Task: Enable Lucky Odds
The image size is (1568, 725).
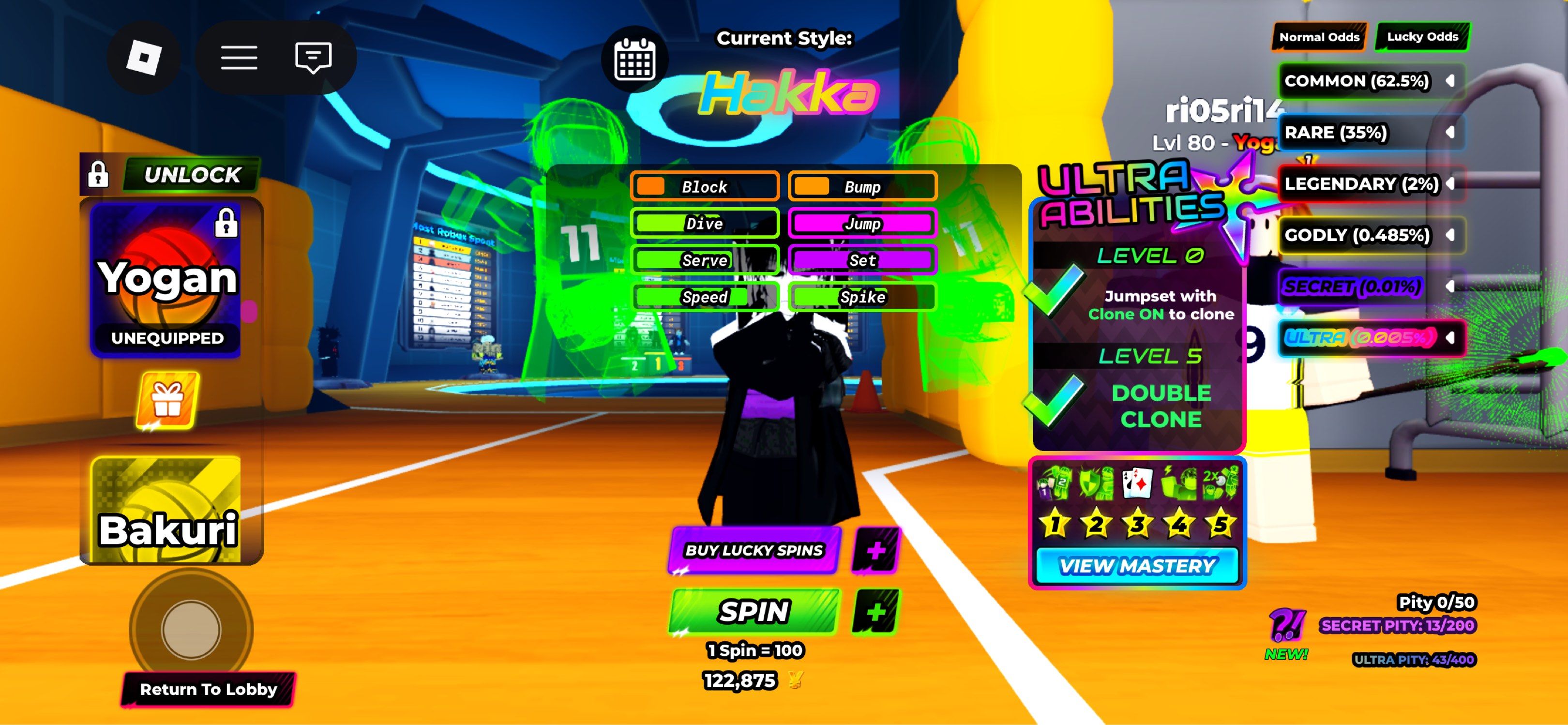Action: [x=1422, y=36]
